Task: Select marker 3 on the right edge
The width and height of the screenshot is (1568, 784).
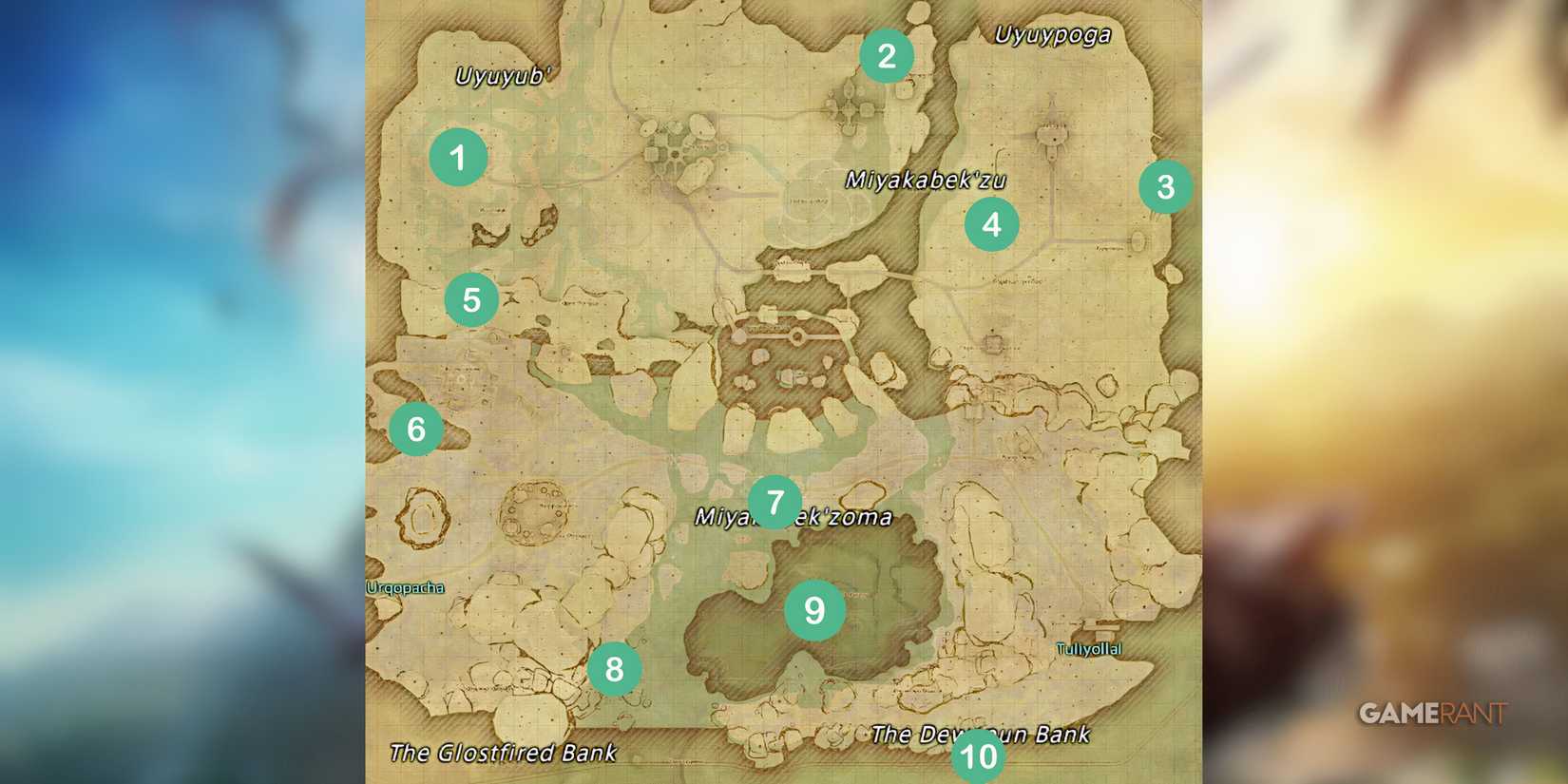Action: pos(1167,188)
